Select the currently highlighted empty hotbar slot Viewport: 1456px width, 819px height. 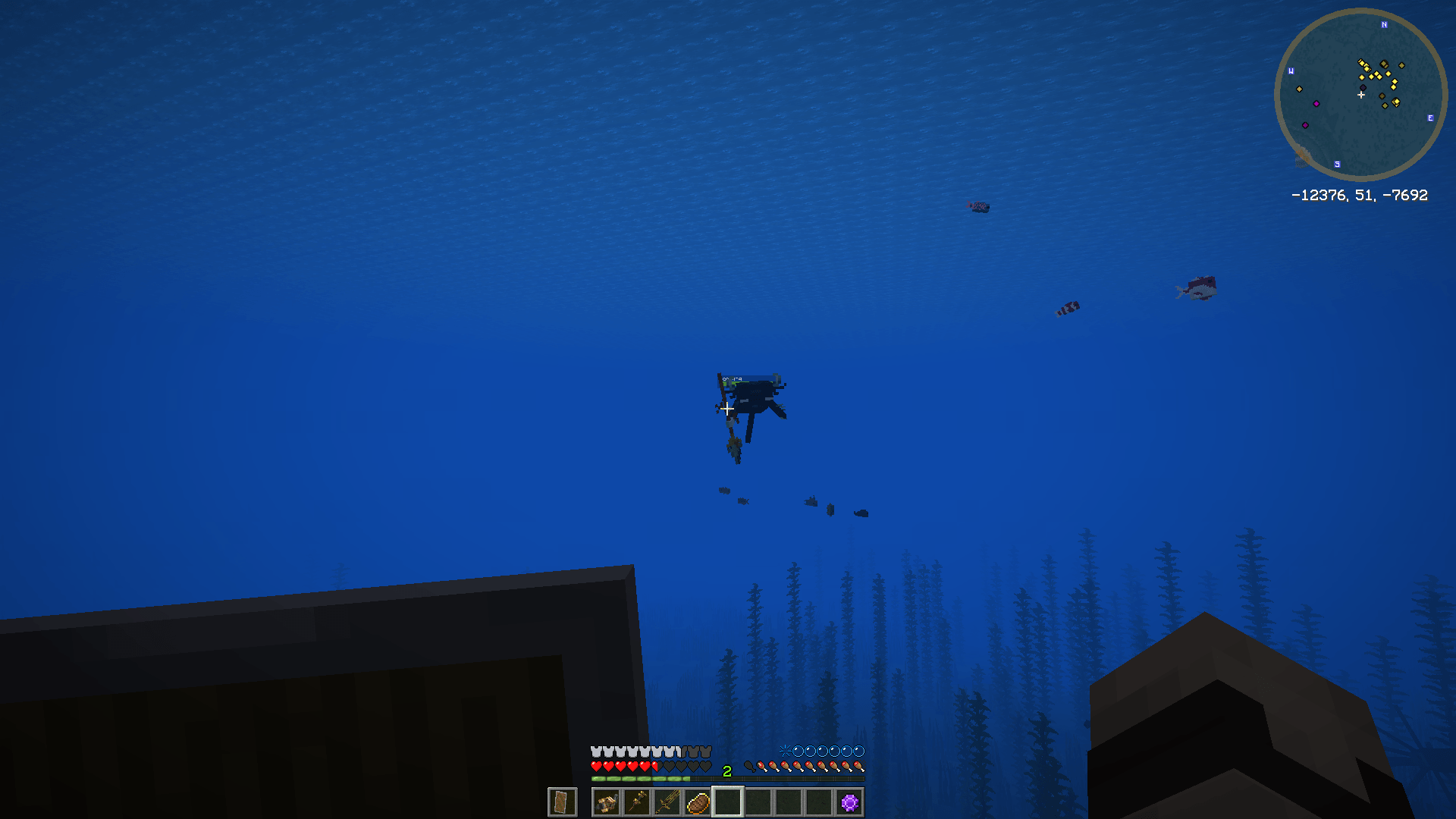tap(728, 802)
